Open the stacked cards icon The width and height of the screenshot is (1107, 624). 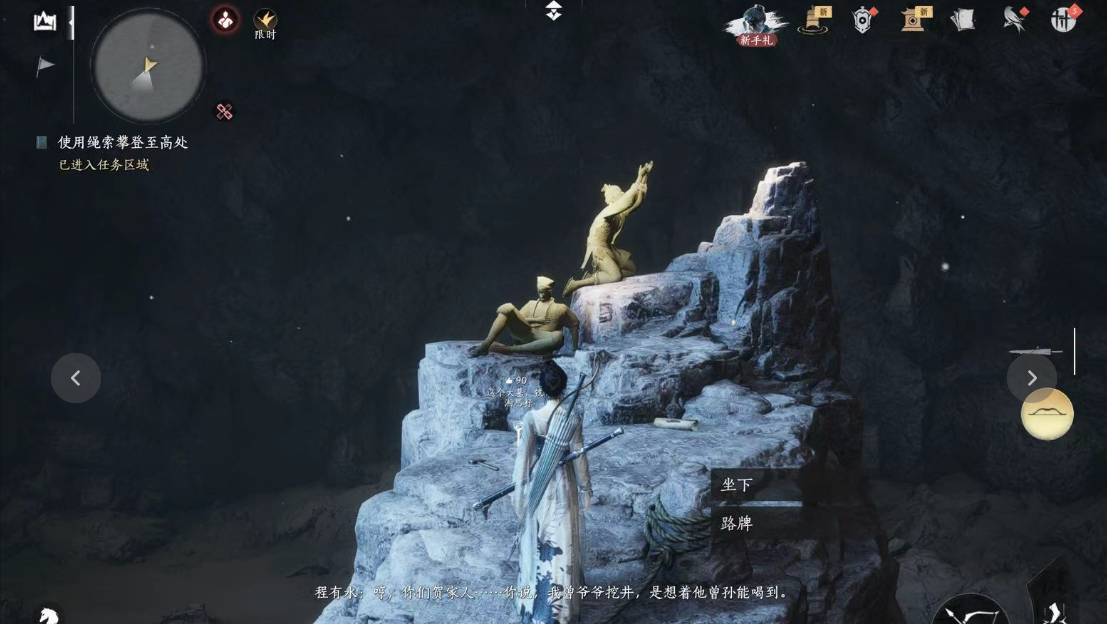pos(963,19)
